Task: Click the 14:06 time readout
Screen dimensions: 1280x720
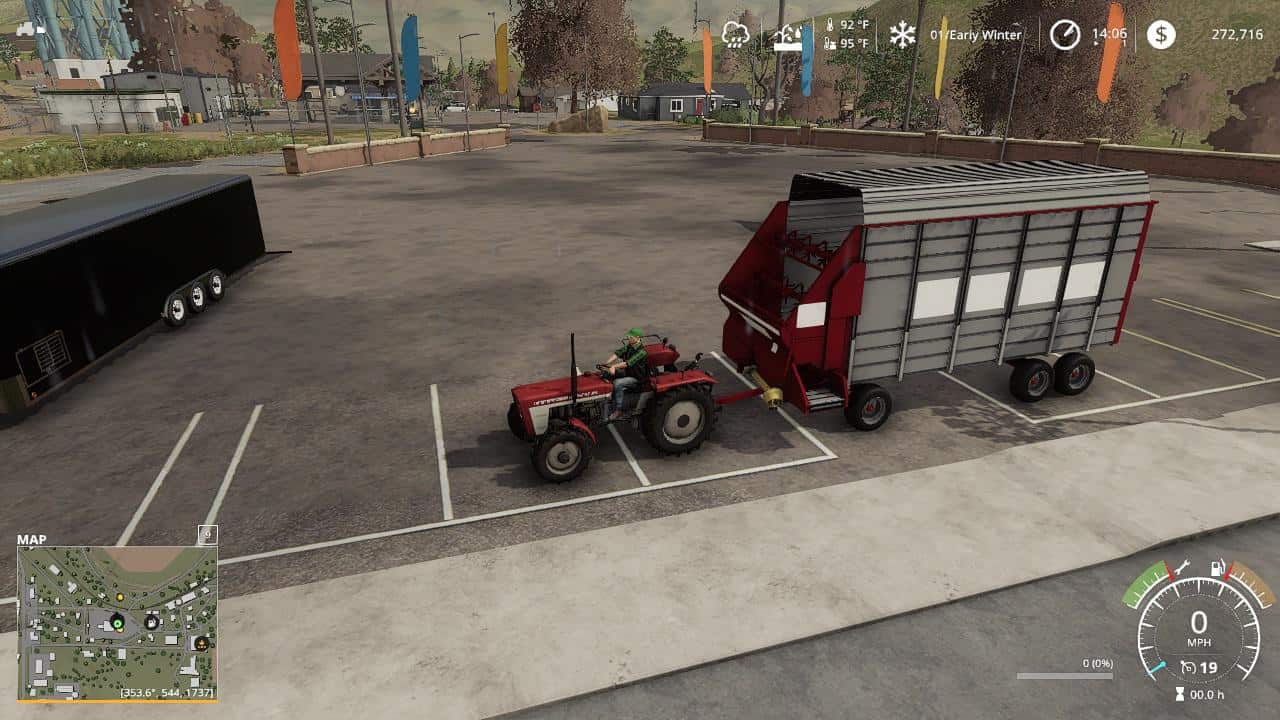Action: 1110,33
